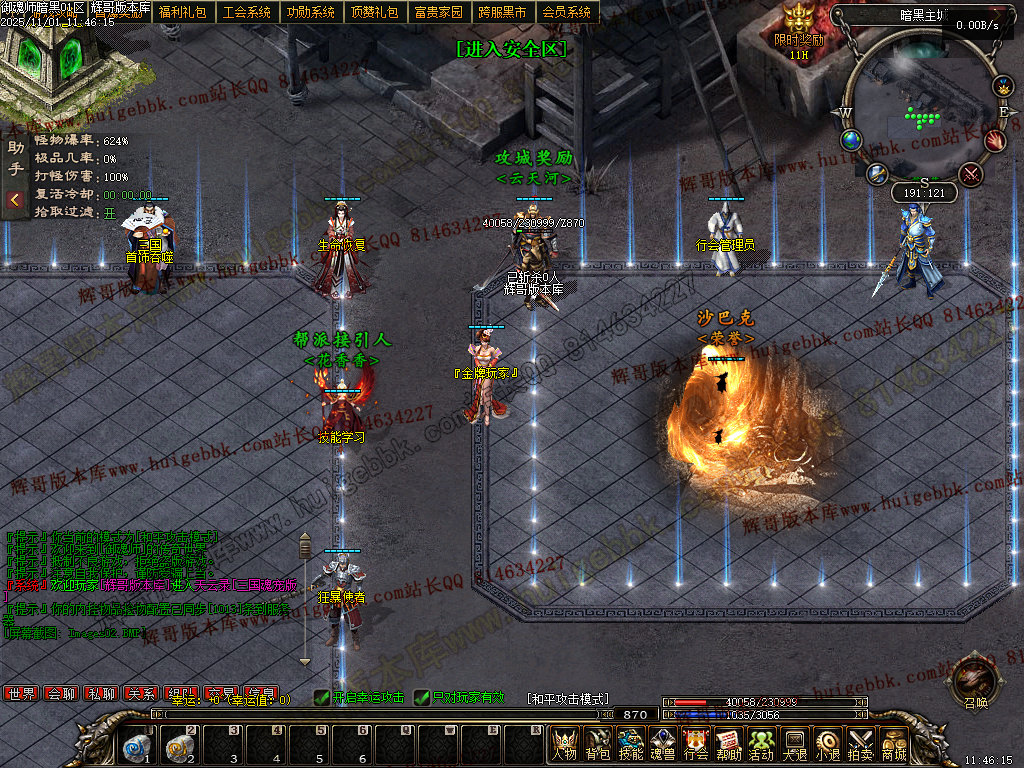Screen dimensions: 1024x768
Task: Open the 商城 shop button
Action: (x=893, y=744)
